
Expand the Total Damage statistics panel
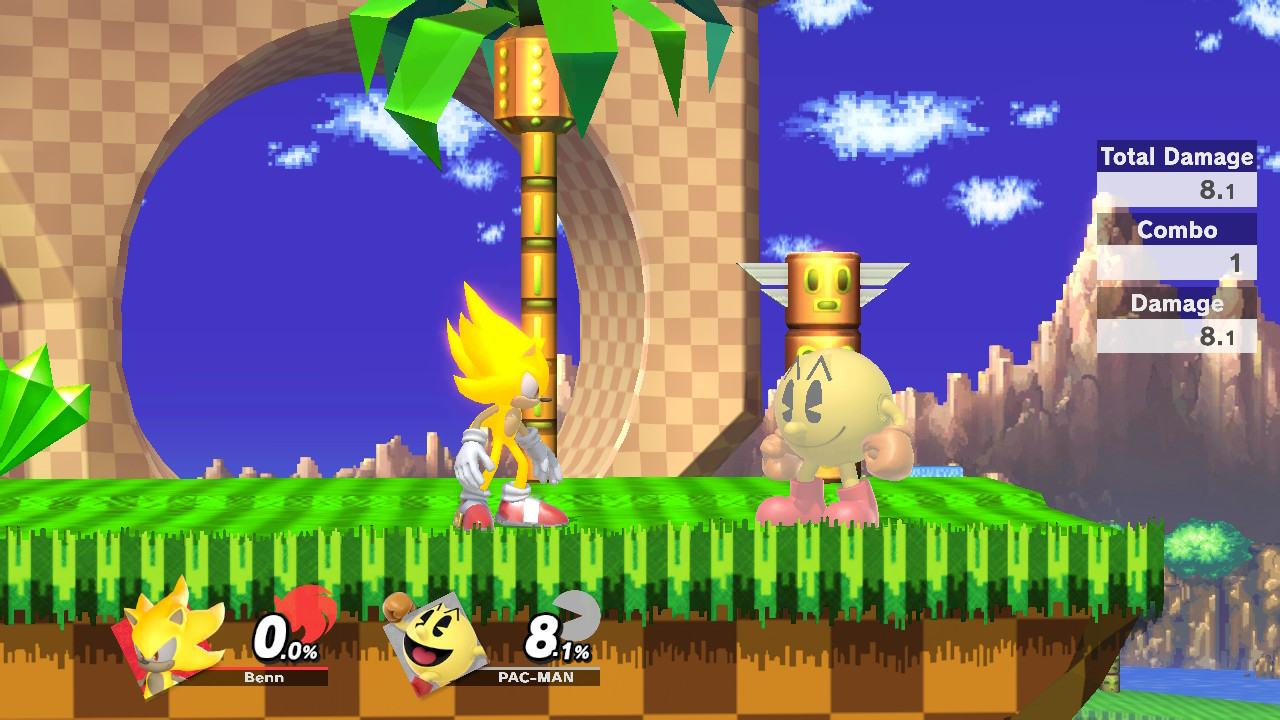click(1176, 157)
